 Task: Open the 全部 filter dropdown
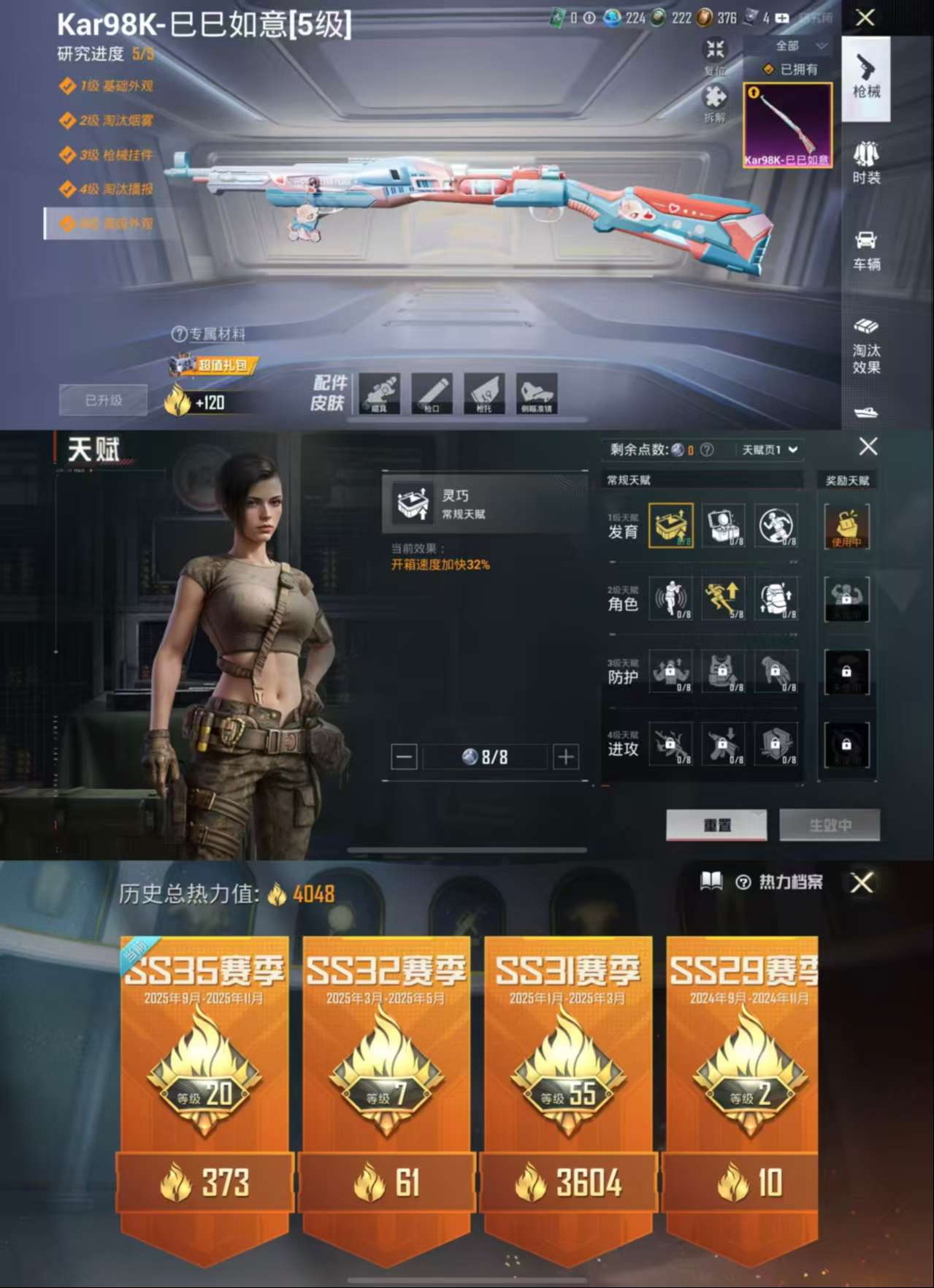click(x=800, y=46)
